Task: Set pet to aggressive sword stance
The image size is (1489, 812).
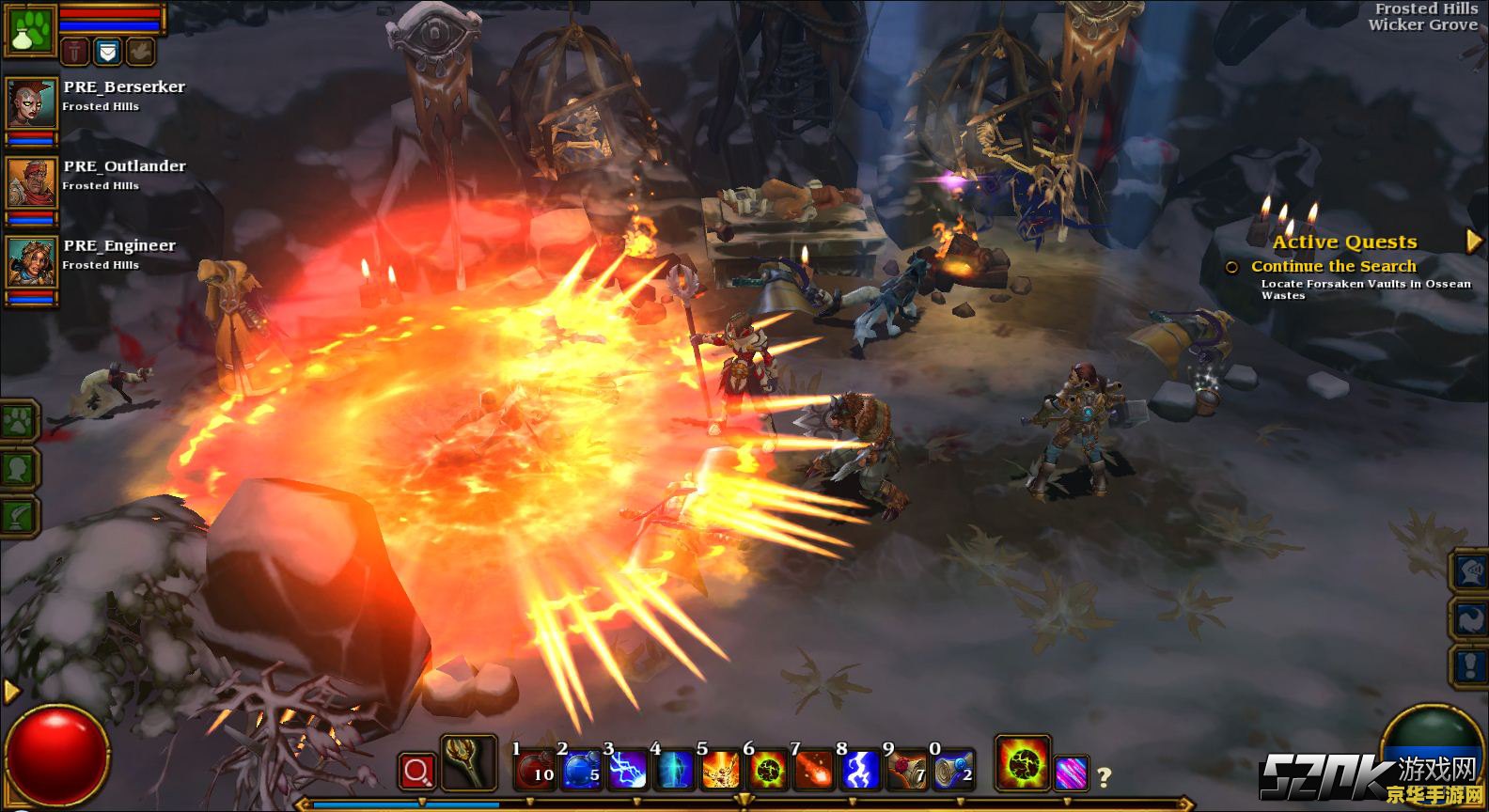Action: tap(75, 51)
